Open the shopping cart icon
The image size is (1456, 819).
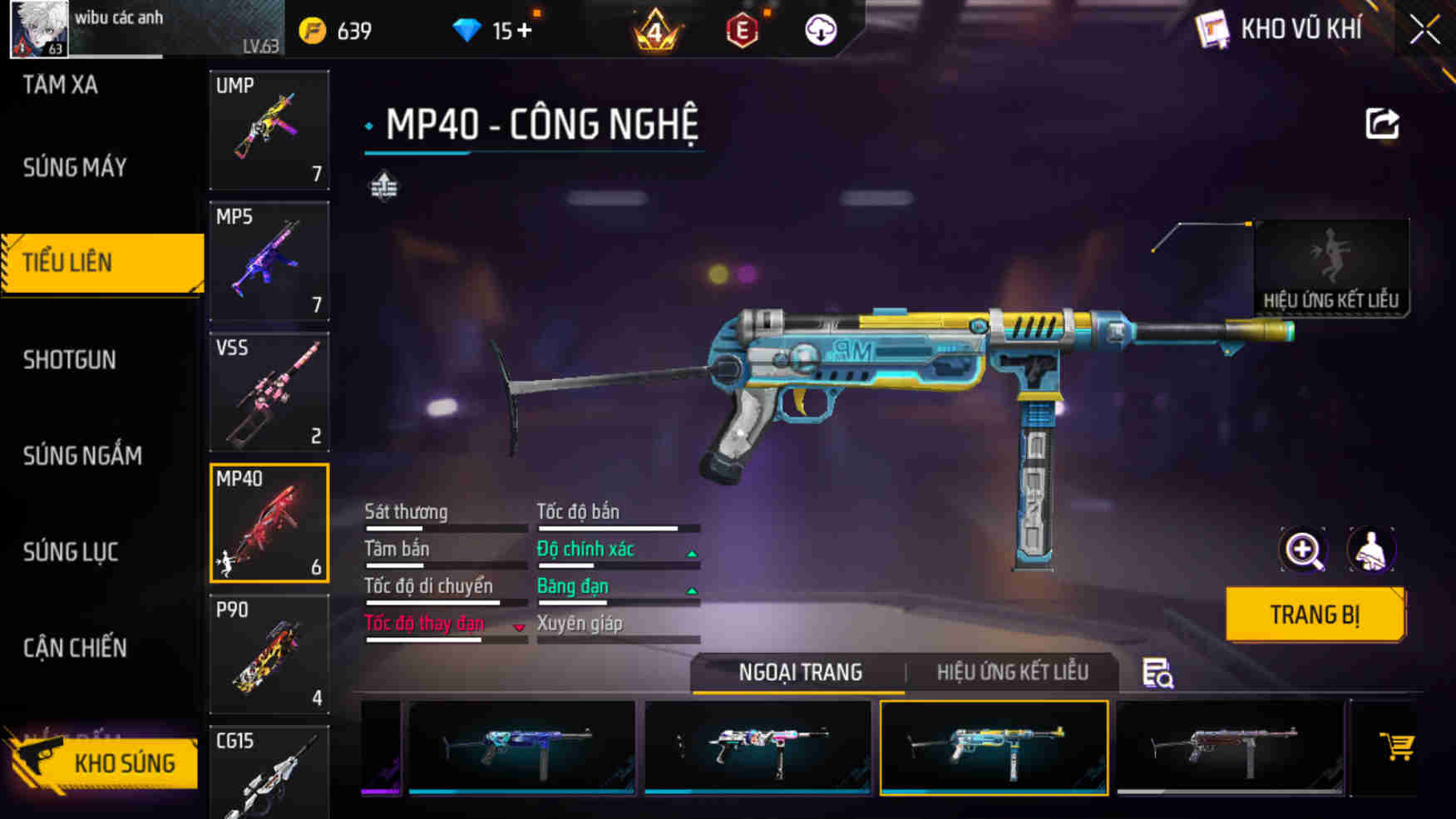1396,747
